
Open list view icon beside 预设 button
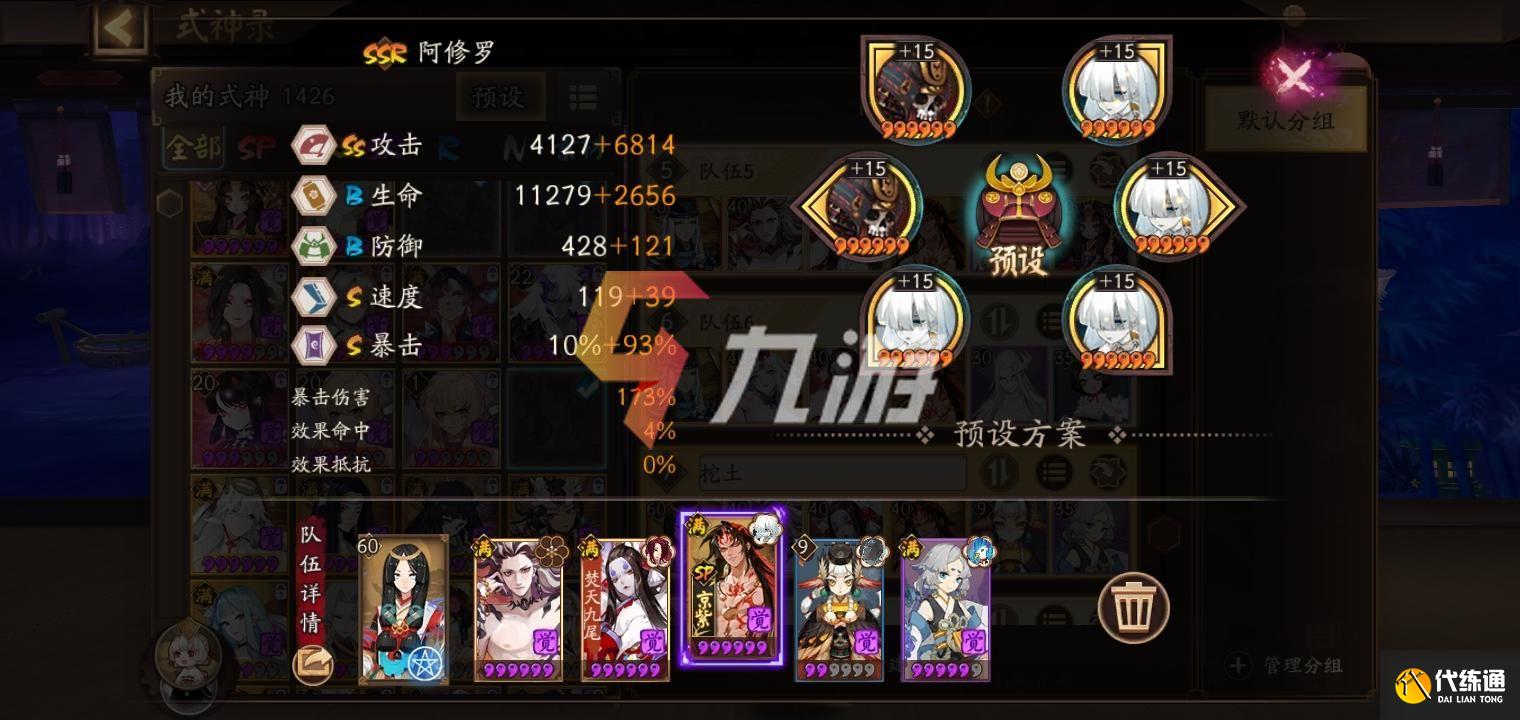[x=584, y=98]
